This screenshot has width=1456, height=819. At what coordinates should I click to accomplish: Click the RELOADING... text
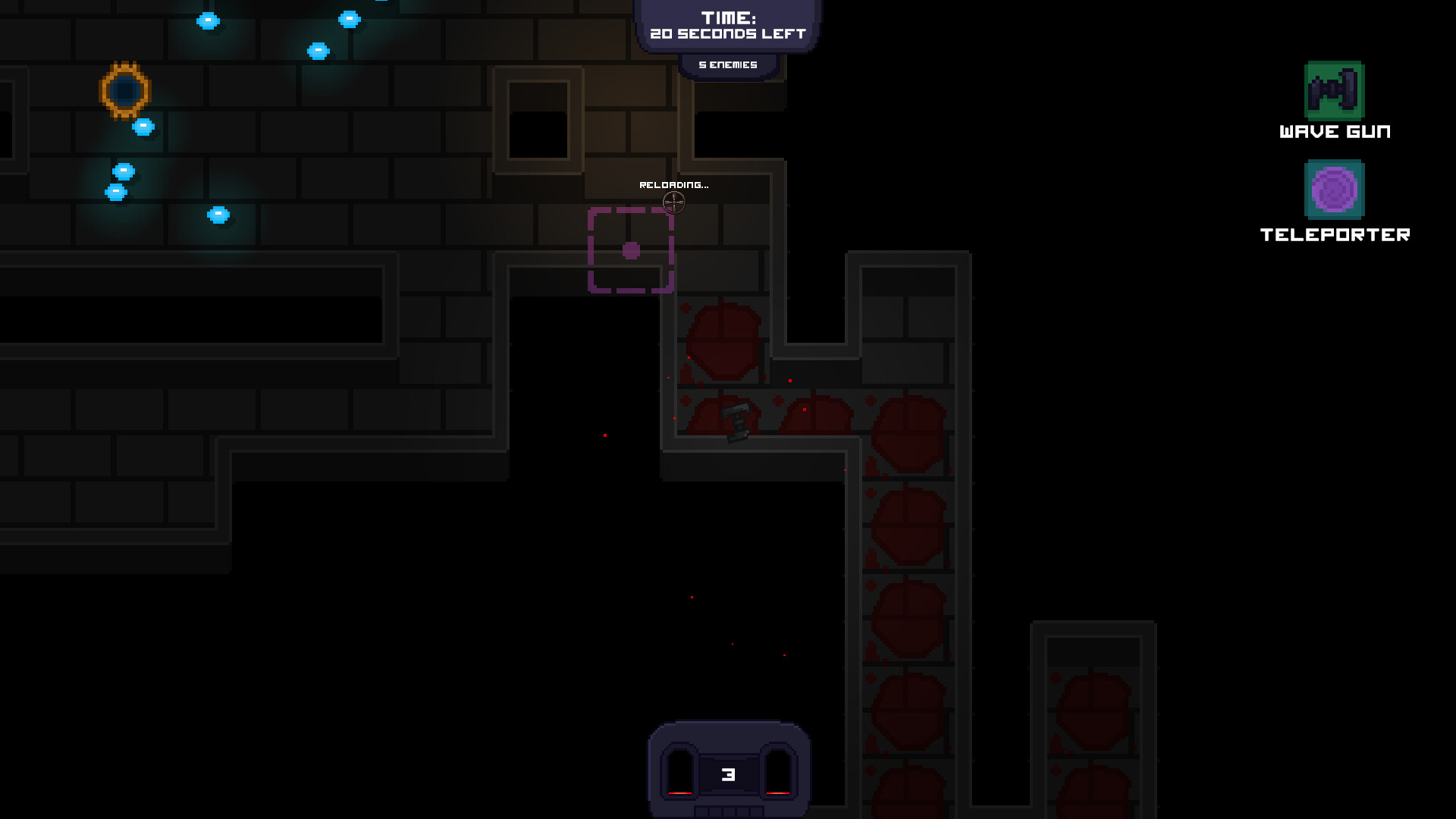point(673,184)
